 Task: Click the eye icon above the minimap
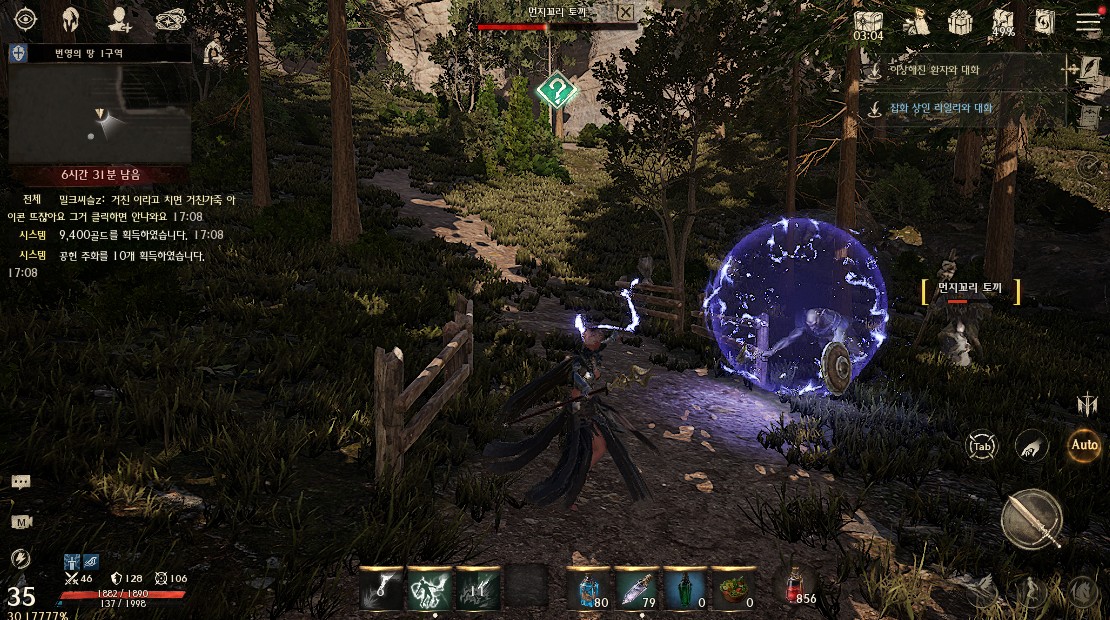click(24, 20)
